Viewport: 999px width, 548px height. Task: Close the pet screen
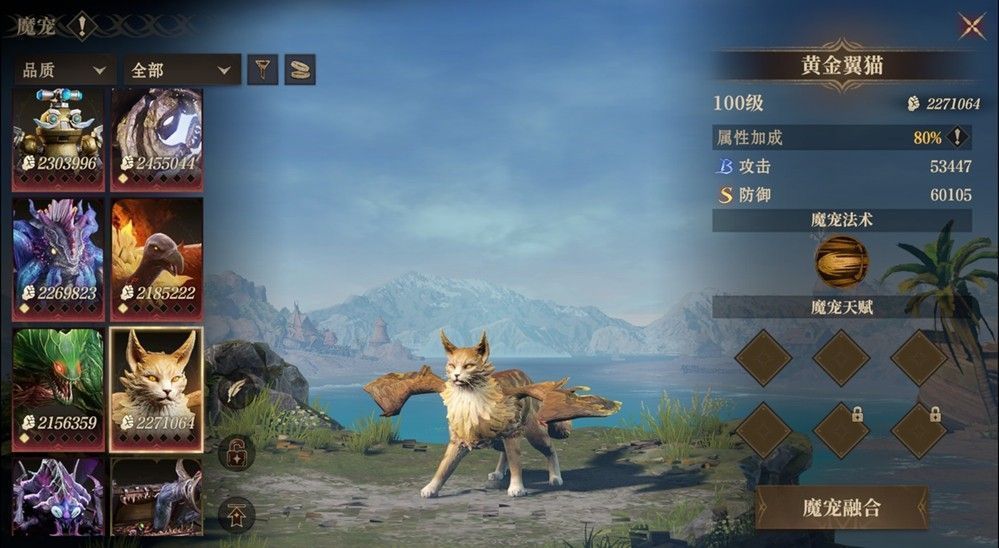click(971, 26)
